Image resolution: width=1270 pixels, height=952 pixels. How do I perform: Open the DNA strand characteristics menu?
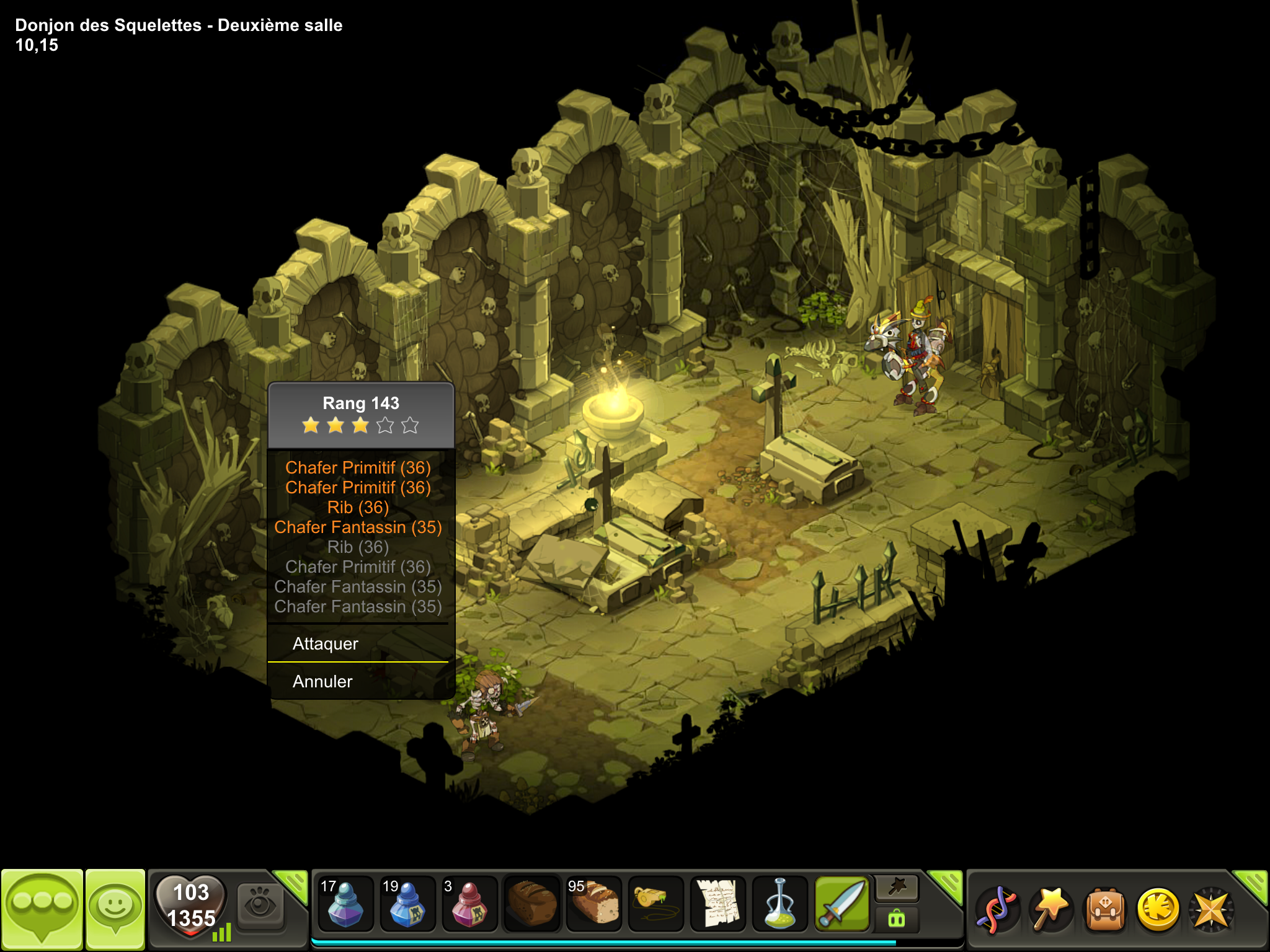996,910
